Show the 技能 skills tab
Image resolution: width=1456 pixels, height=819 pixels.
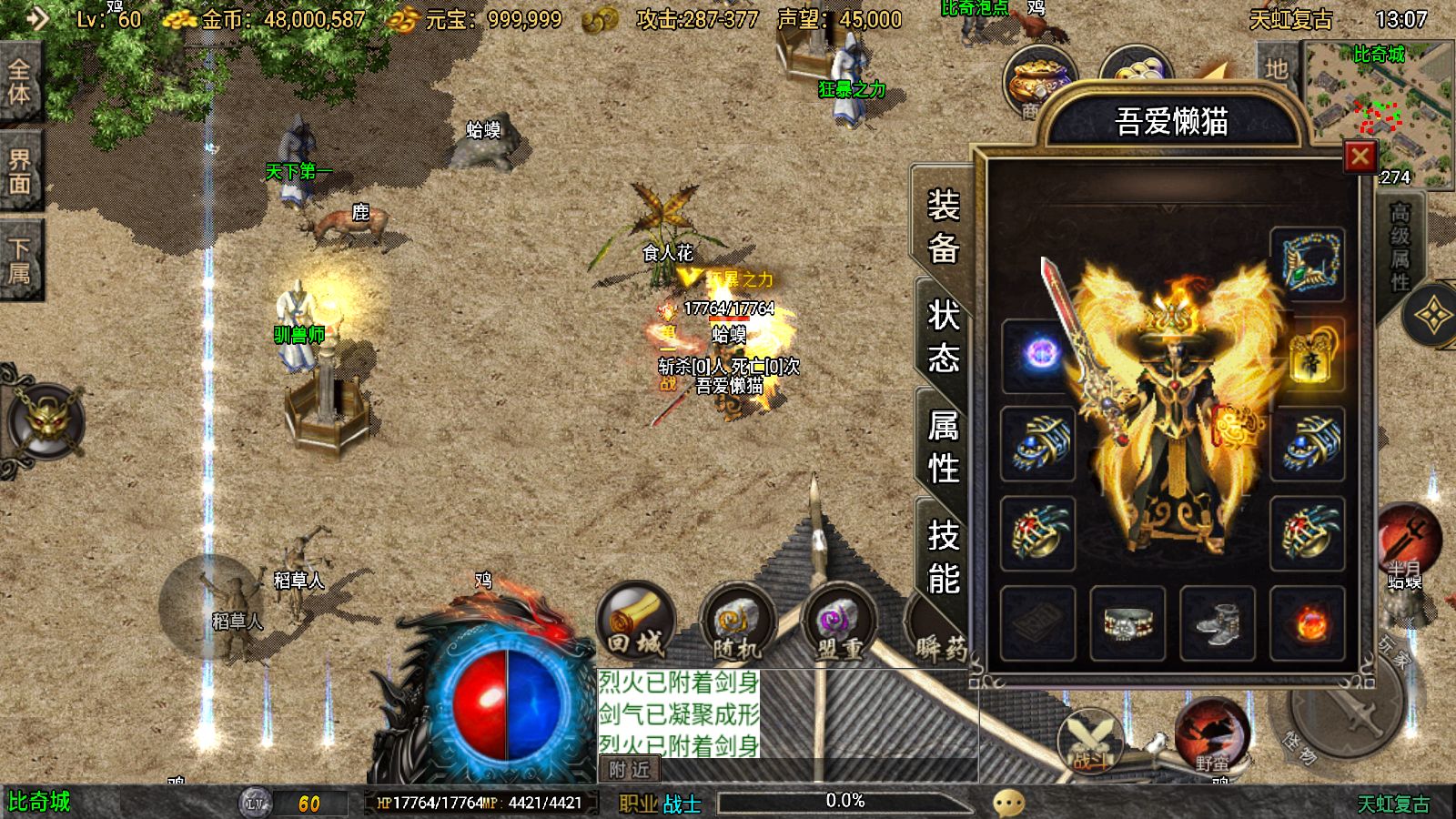coord(943,557)
